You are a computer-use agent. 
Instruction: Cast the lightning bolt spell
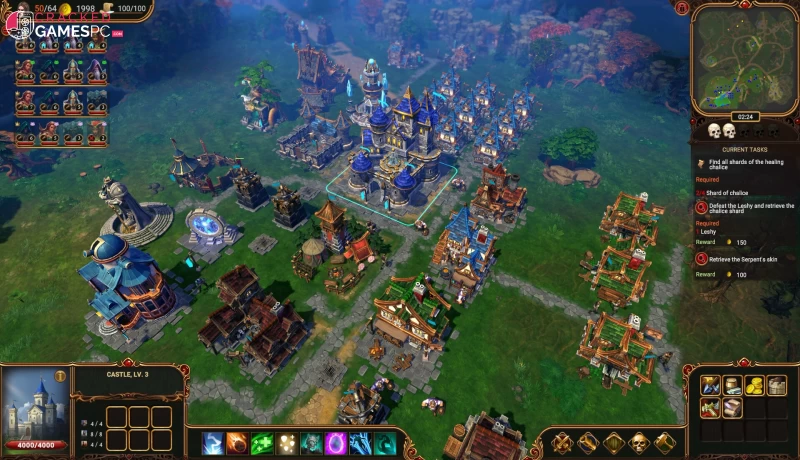point(212,442)
